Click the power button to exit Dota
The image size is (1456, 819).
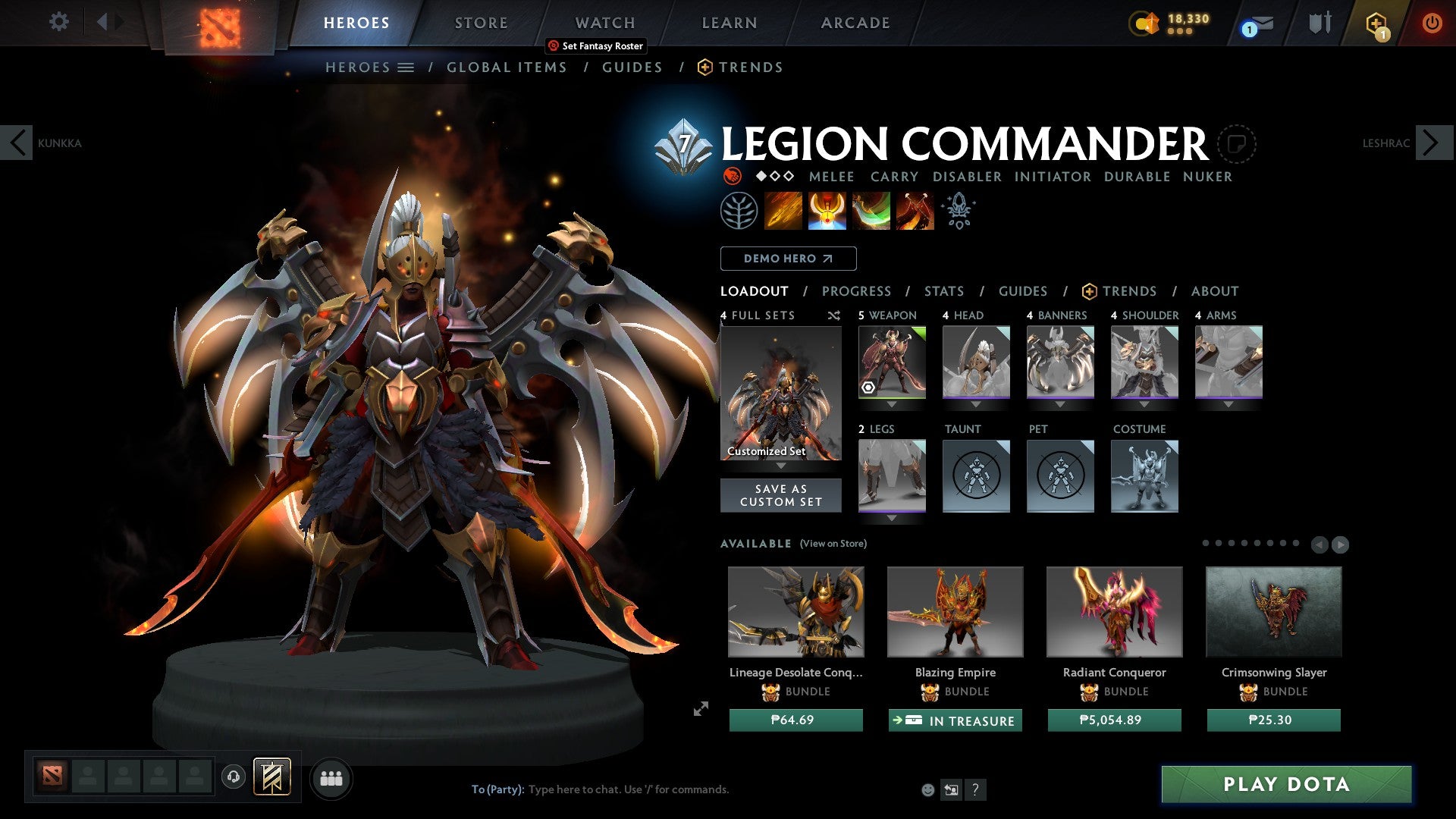pos(1432,22)
